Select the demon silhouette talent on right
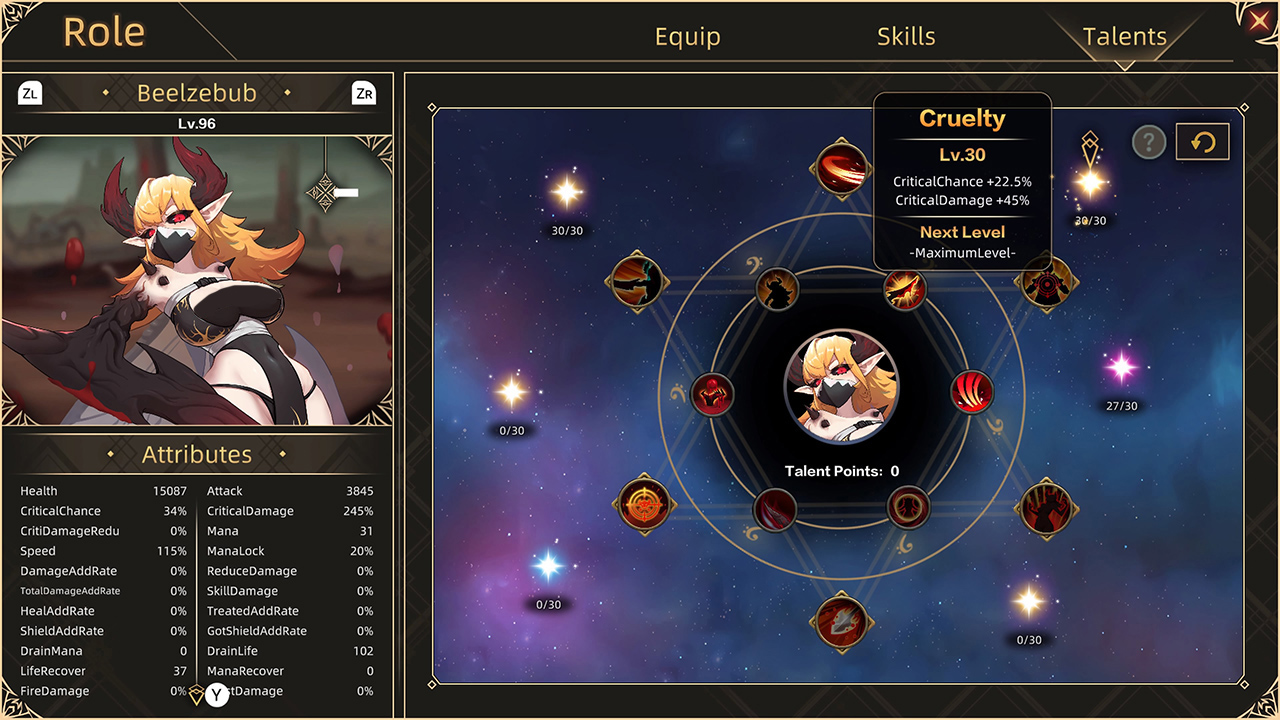The width and height of the screenshot is (1280, 720). pyautogui.click(x=1047, y=508)
